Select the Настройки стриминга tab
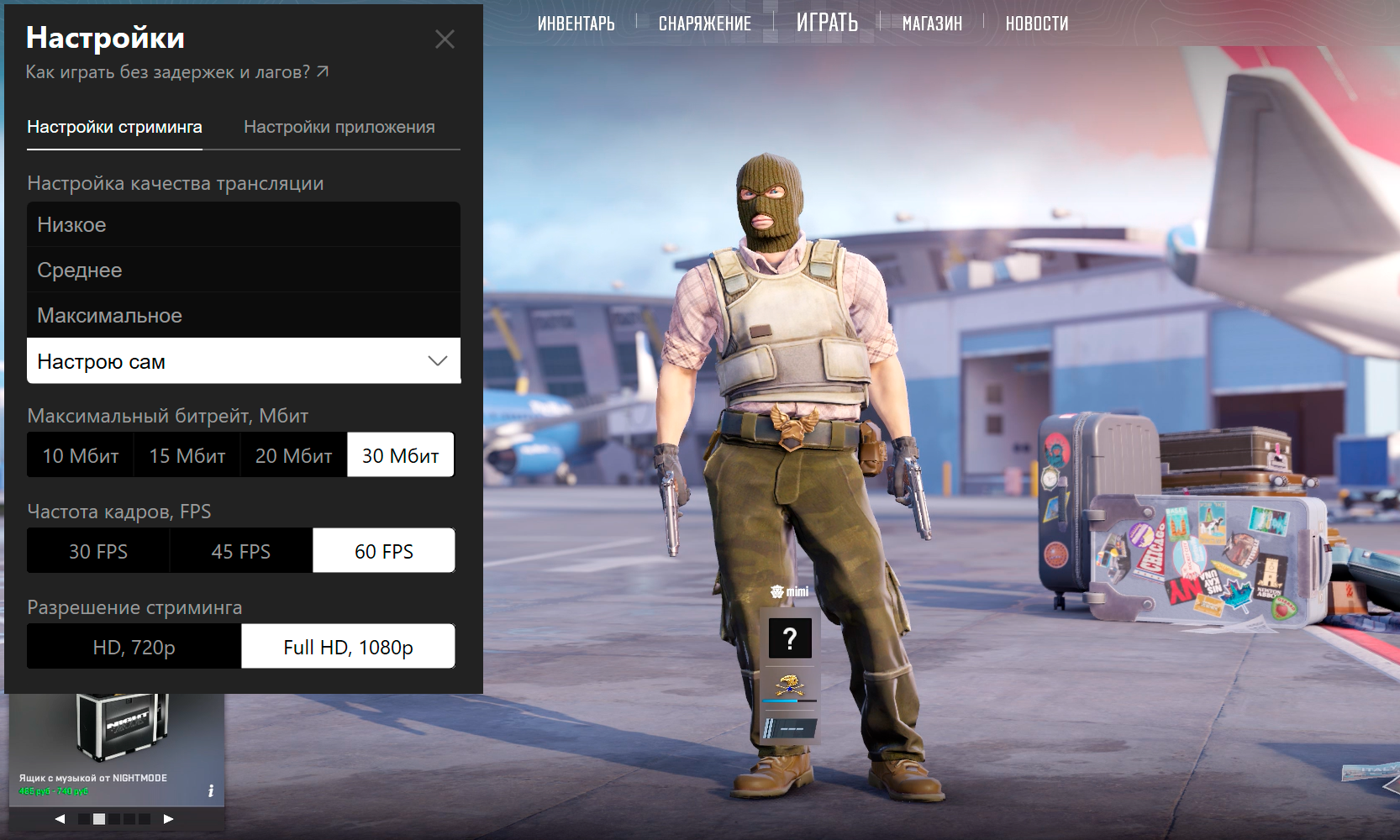Image resolution: width=1400 pixels, height=840 pixels. (114, 127)
